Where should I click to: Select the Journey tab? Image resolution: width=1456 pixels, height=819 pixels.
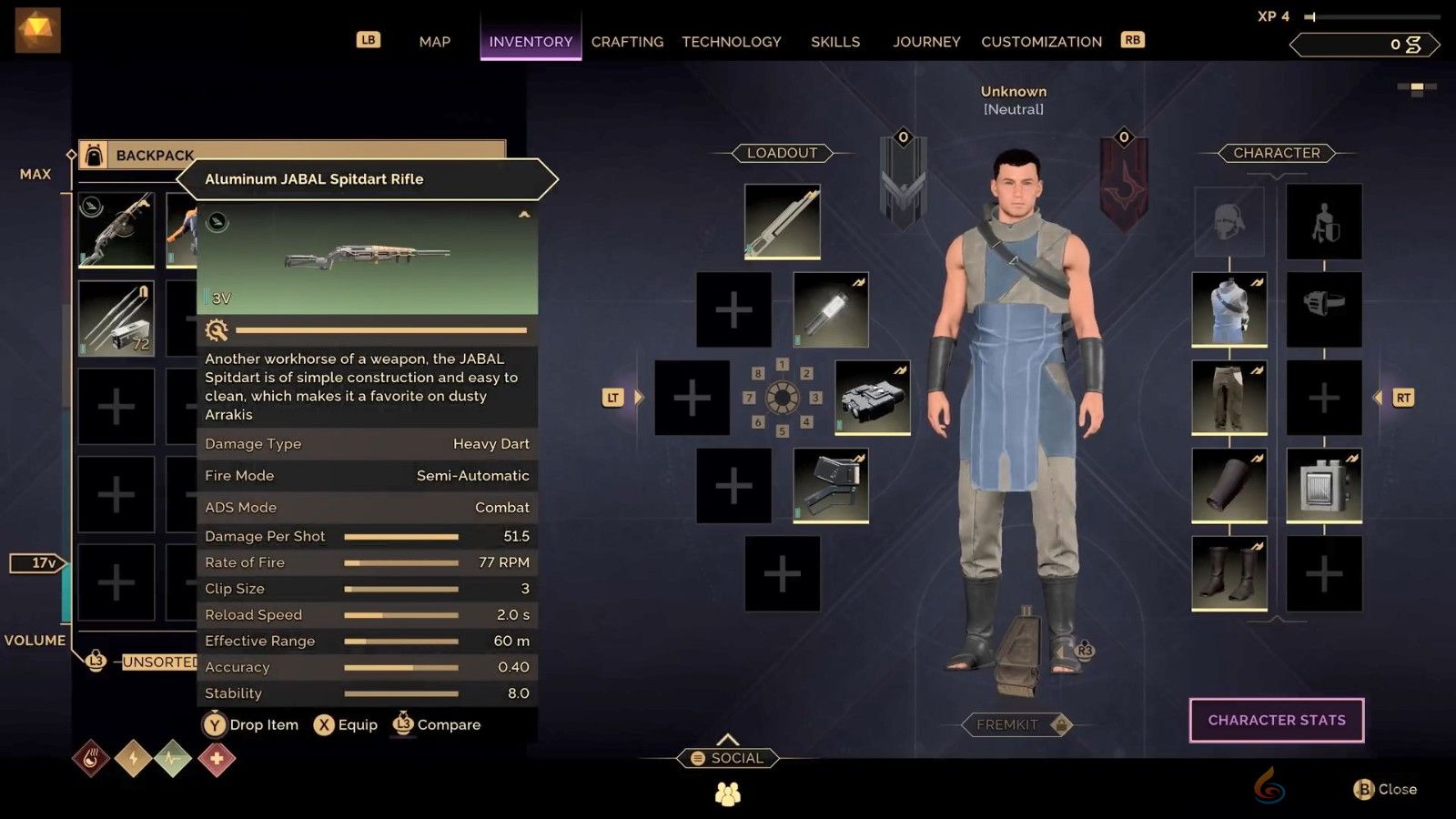pos(926,42)
